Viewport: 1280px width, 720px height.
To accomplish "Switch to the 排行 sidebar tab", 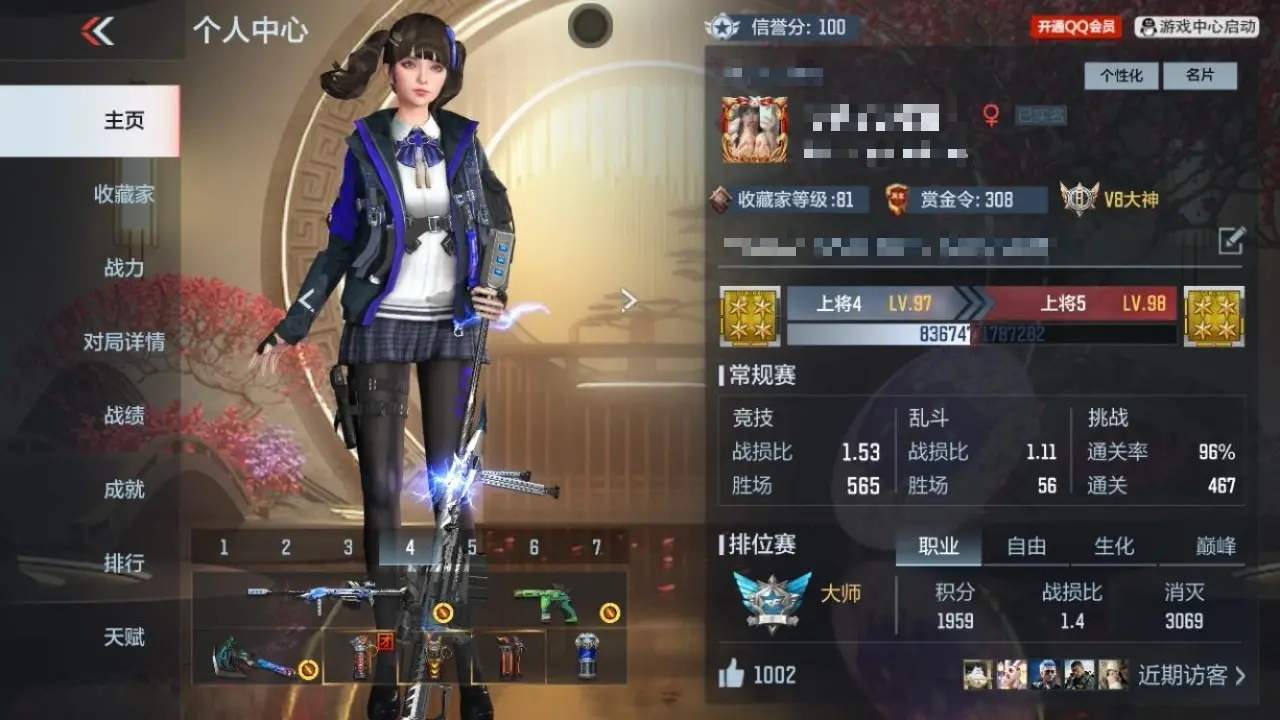I will (124, 563).
